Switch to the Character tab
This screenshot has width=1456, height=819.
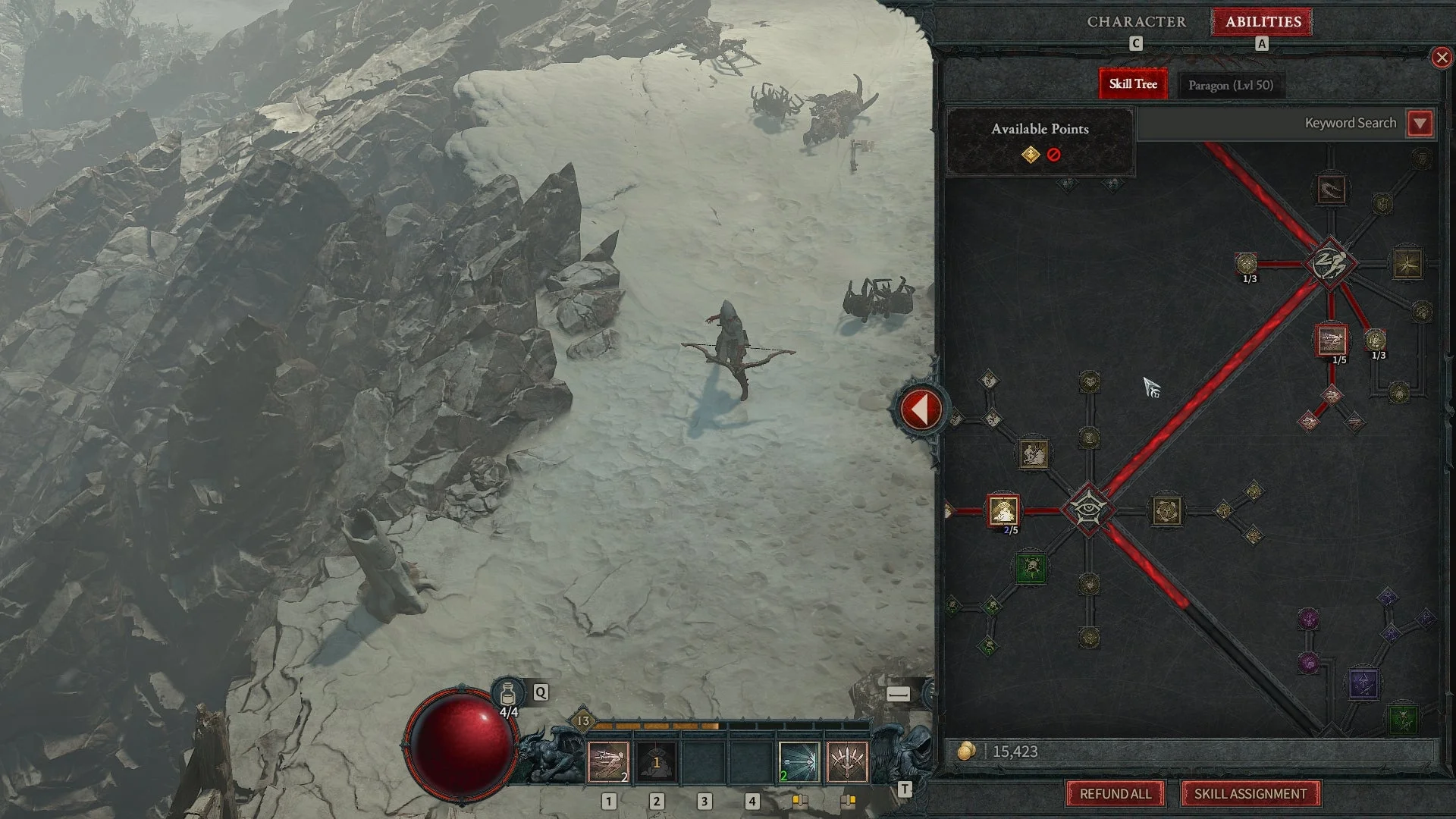click(x=1136, y=22)
